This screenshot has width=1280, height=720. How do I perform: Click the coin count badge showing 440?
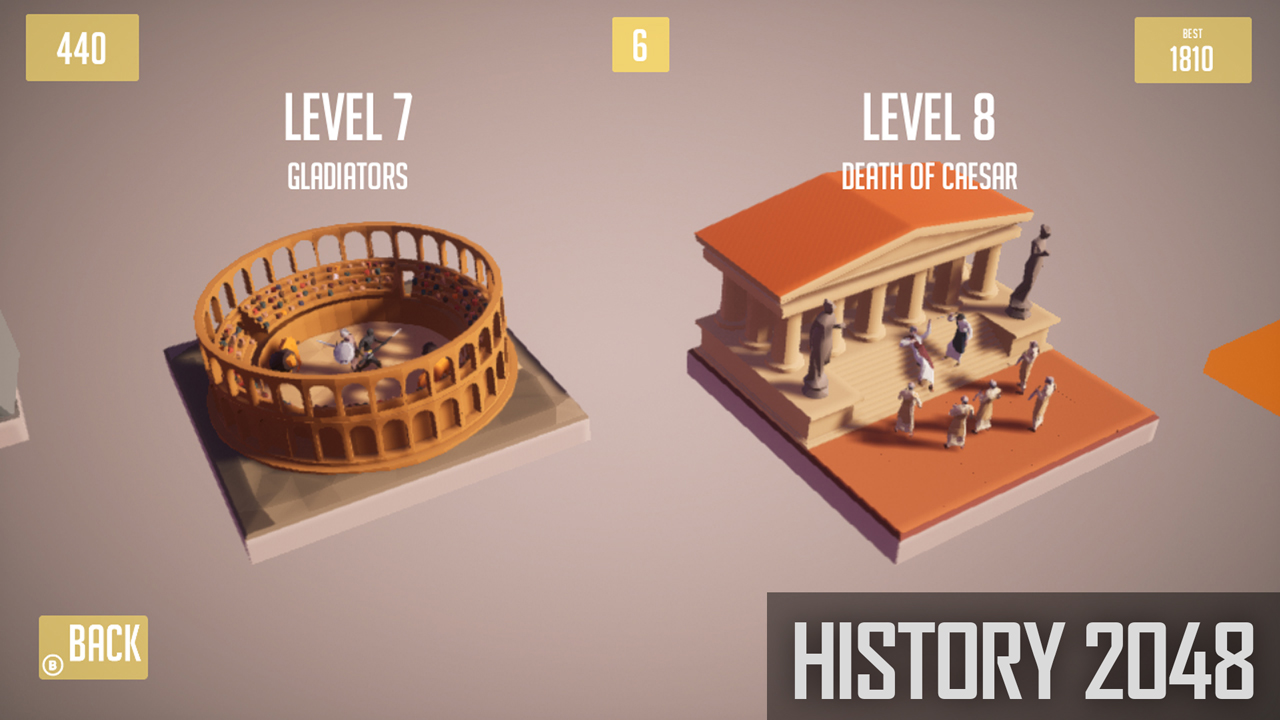coord(81,47)
